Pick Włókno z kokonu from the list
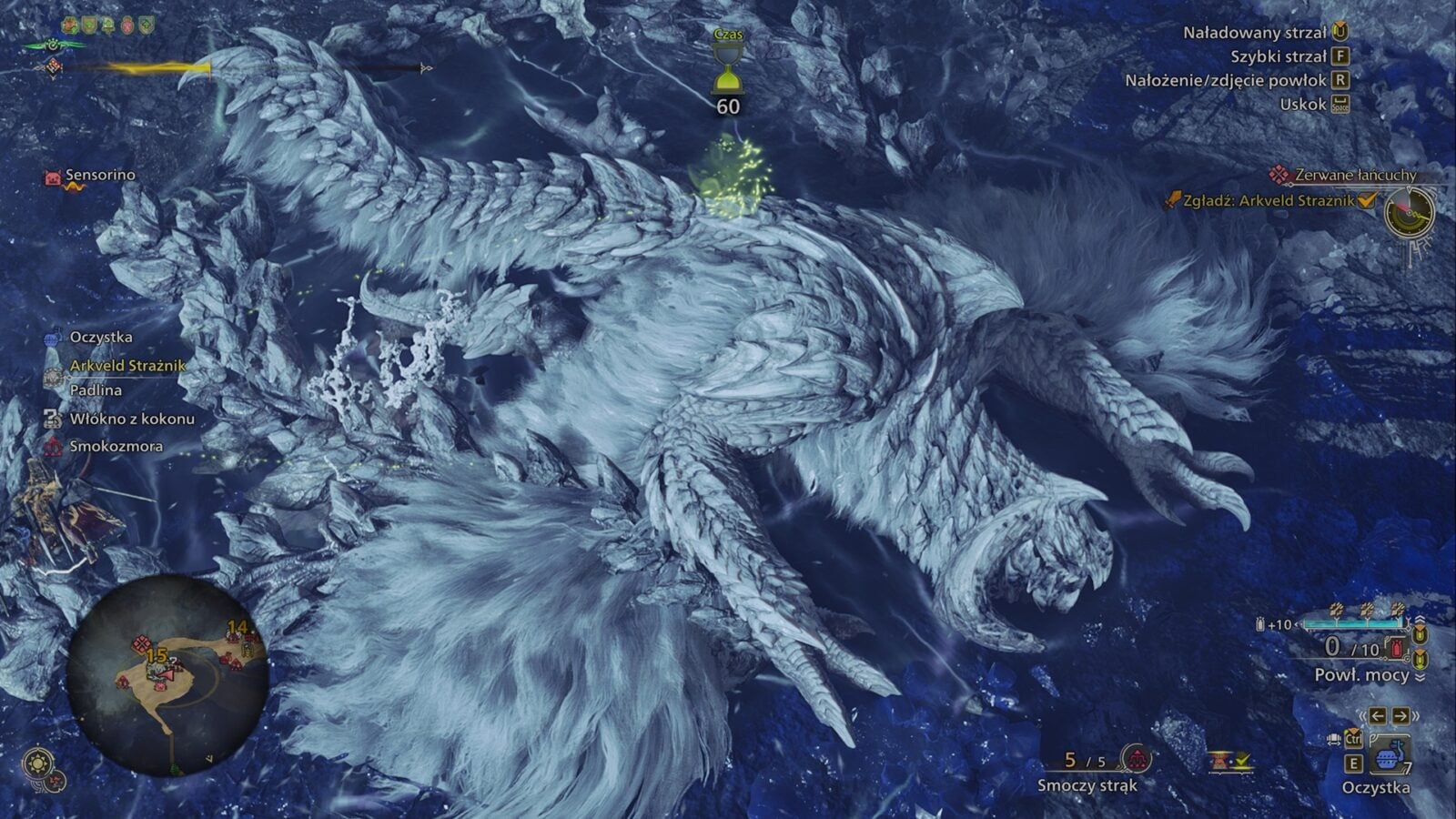 tap(132, 419)
